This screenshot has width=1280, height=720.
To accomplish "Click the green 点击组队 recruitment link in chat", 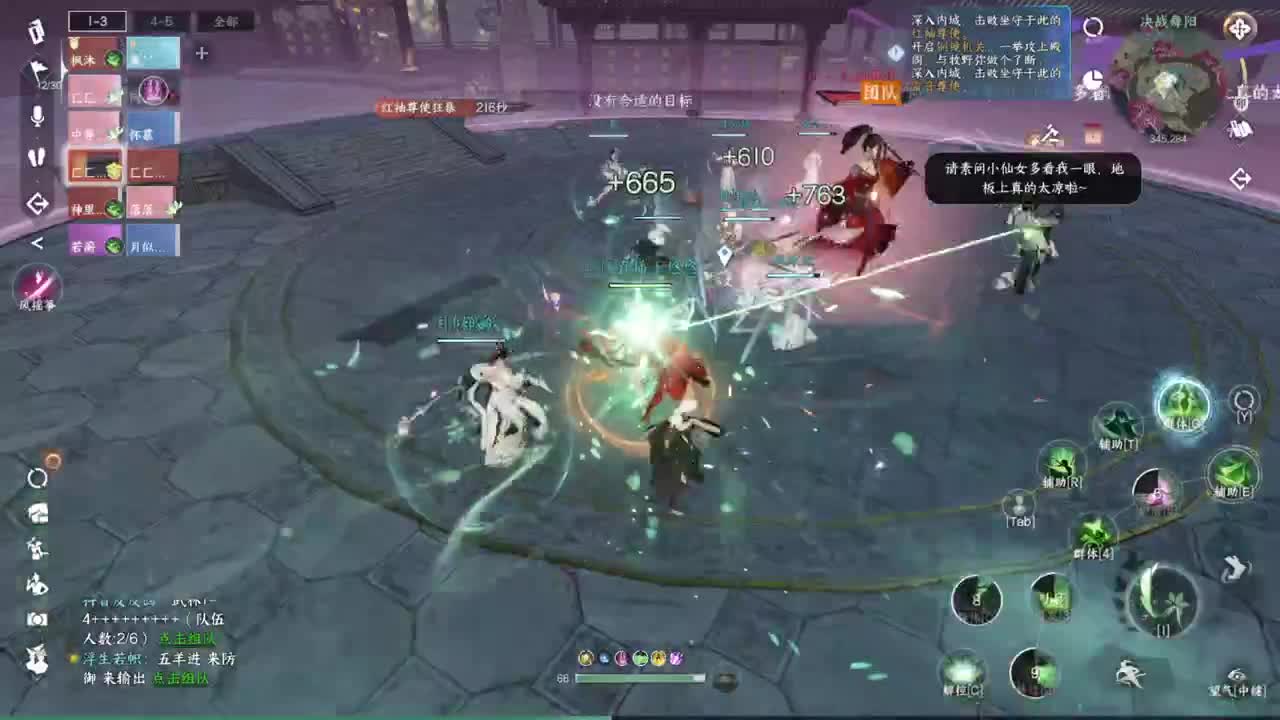I will pos(188,639).
